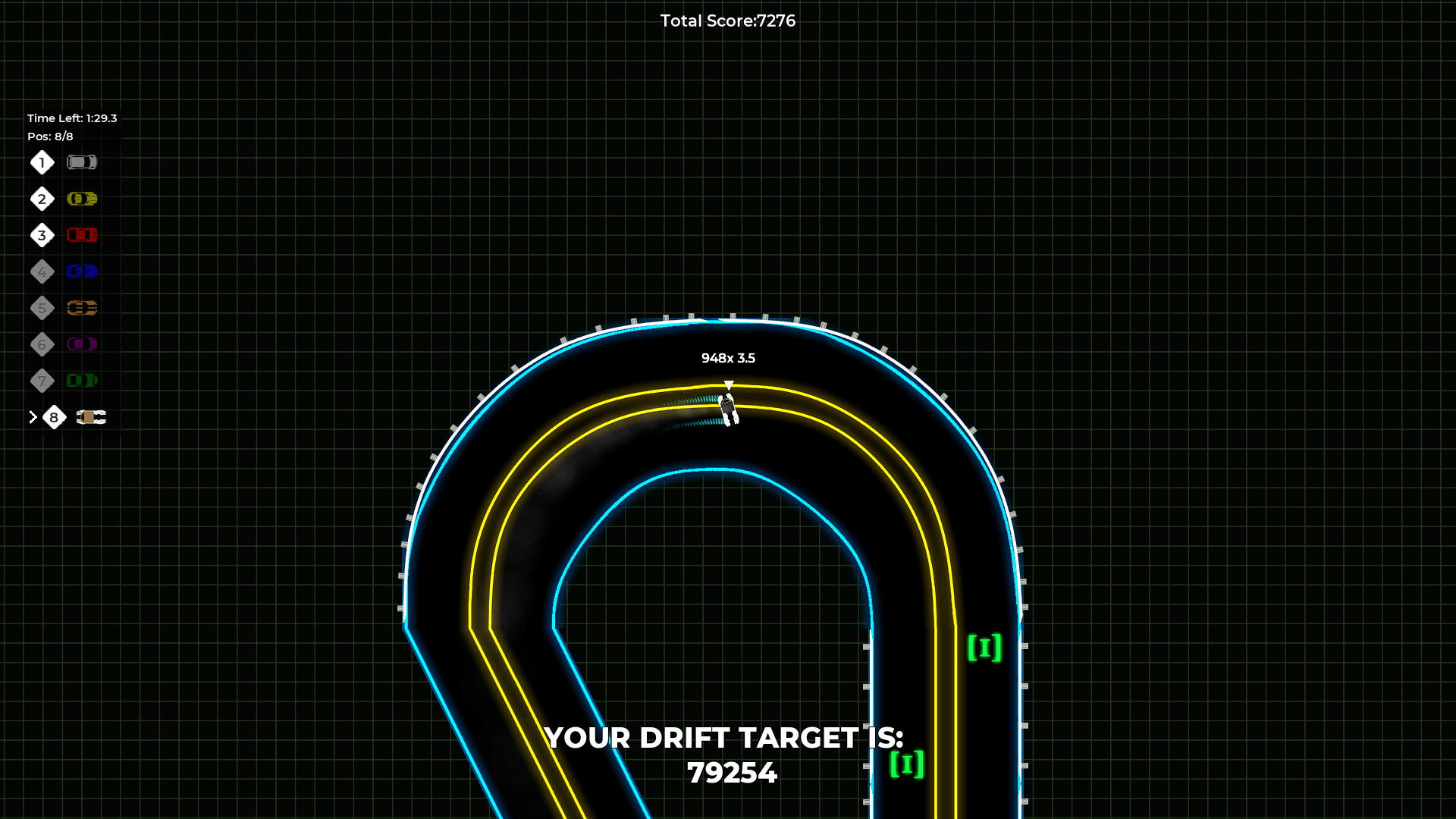Toggle the rank 1 diamond badge
1456x819 pixels.
click(42, 162)
